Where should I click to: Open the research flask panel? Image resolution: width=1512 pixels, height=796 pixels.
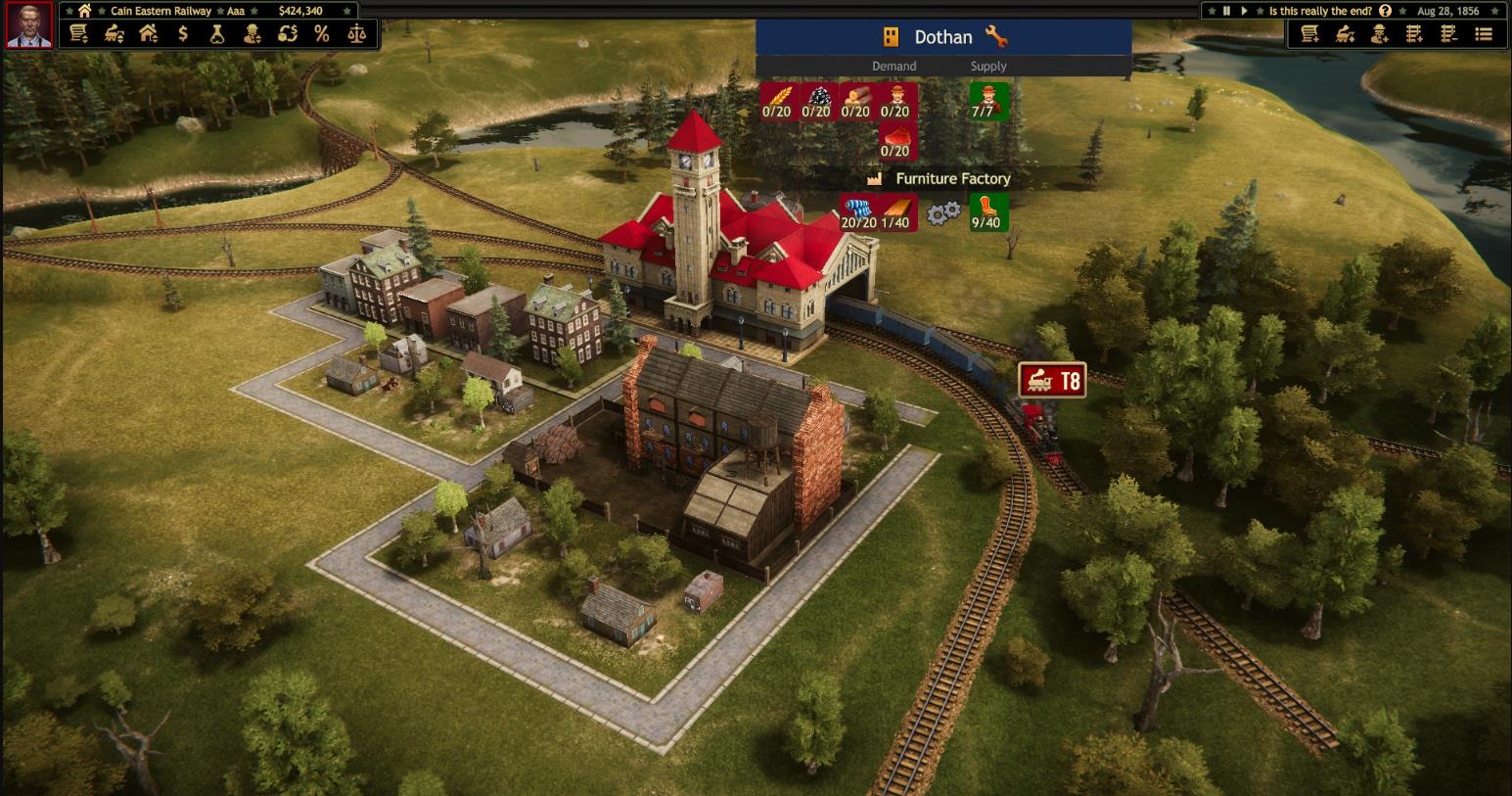217,33
